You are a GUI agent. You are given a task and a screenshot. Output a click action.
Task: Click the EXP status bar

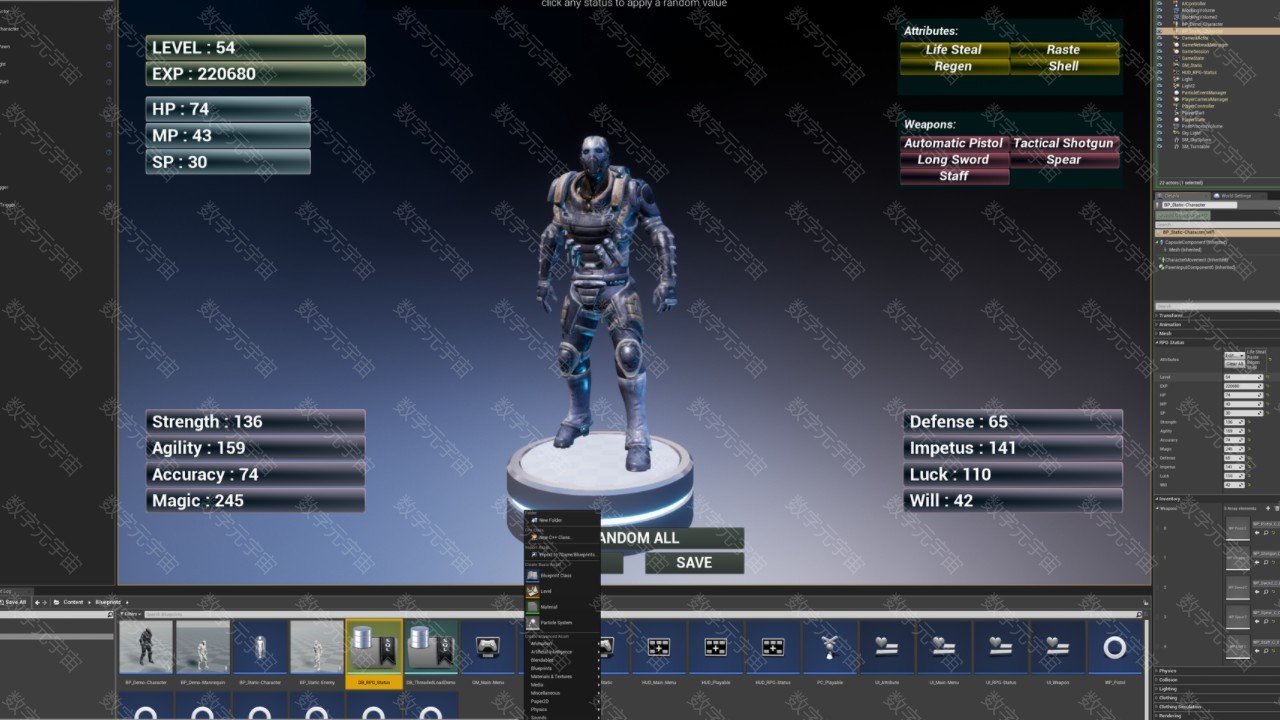pos(255,74)
